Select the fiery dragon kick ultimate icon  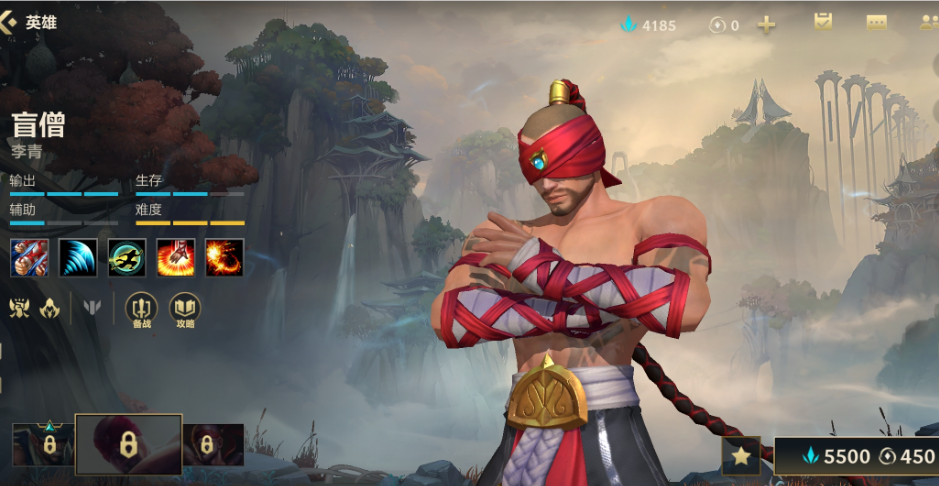pyautogui.click(x=225, y=257)
